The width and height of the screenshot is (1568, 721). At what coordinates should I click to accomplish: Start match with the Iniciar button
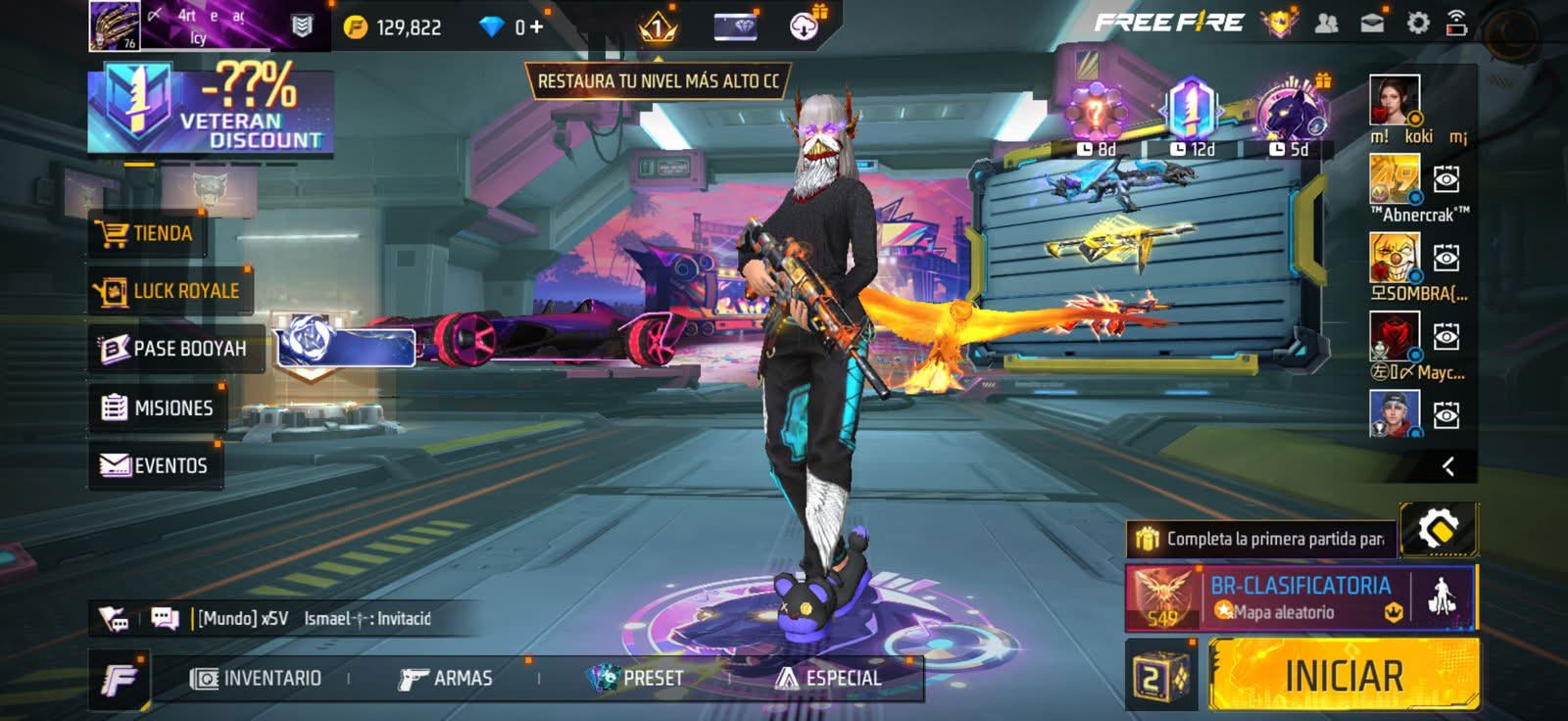pyautogui.click(x=1343, y=675)
